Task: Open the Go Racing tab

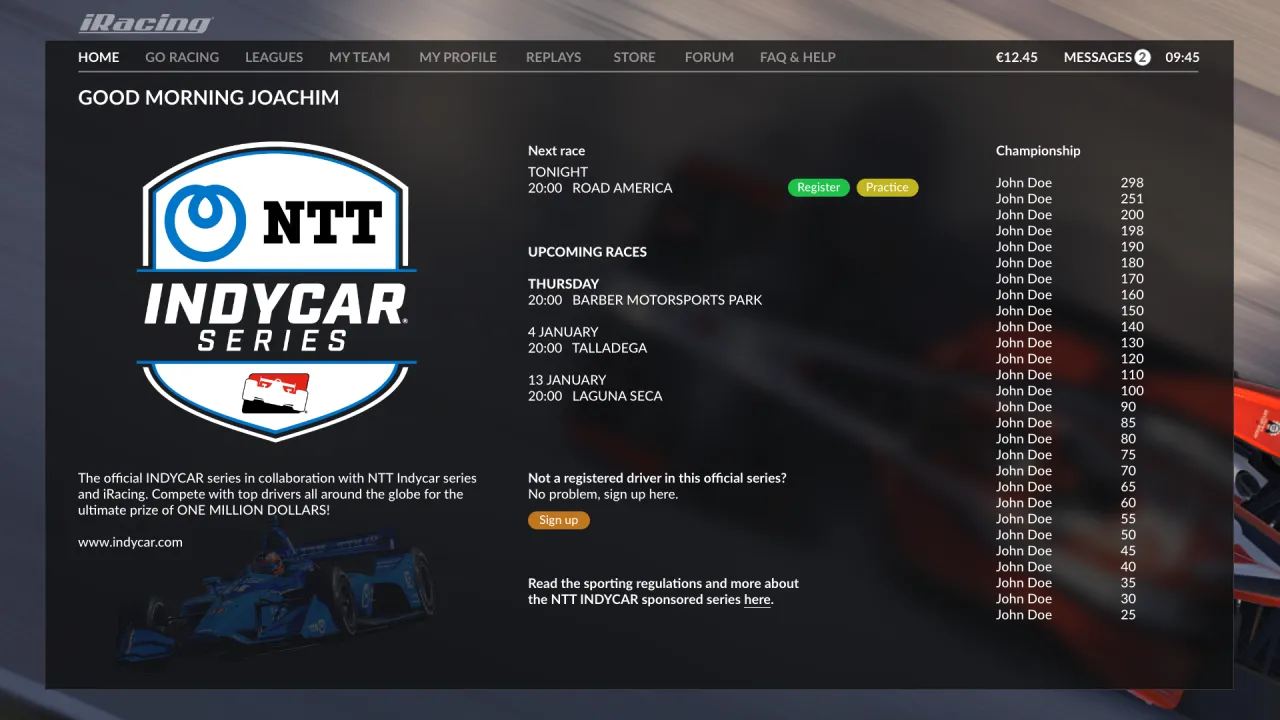Action: [182, 57]
